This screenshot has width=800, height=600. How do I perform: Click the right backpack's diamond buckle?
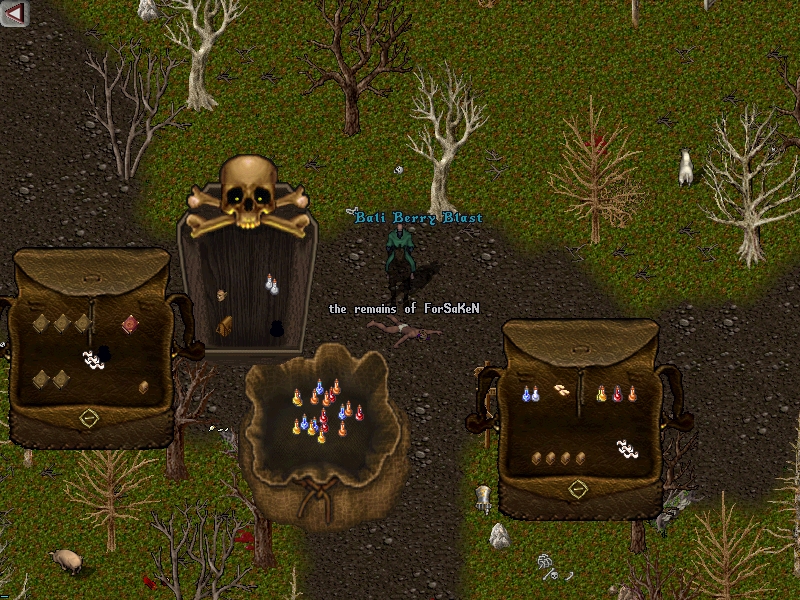pyautogui.click(x=577, y=489)
